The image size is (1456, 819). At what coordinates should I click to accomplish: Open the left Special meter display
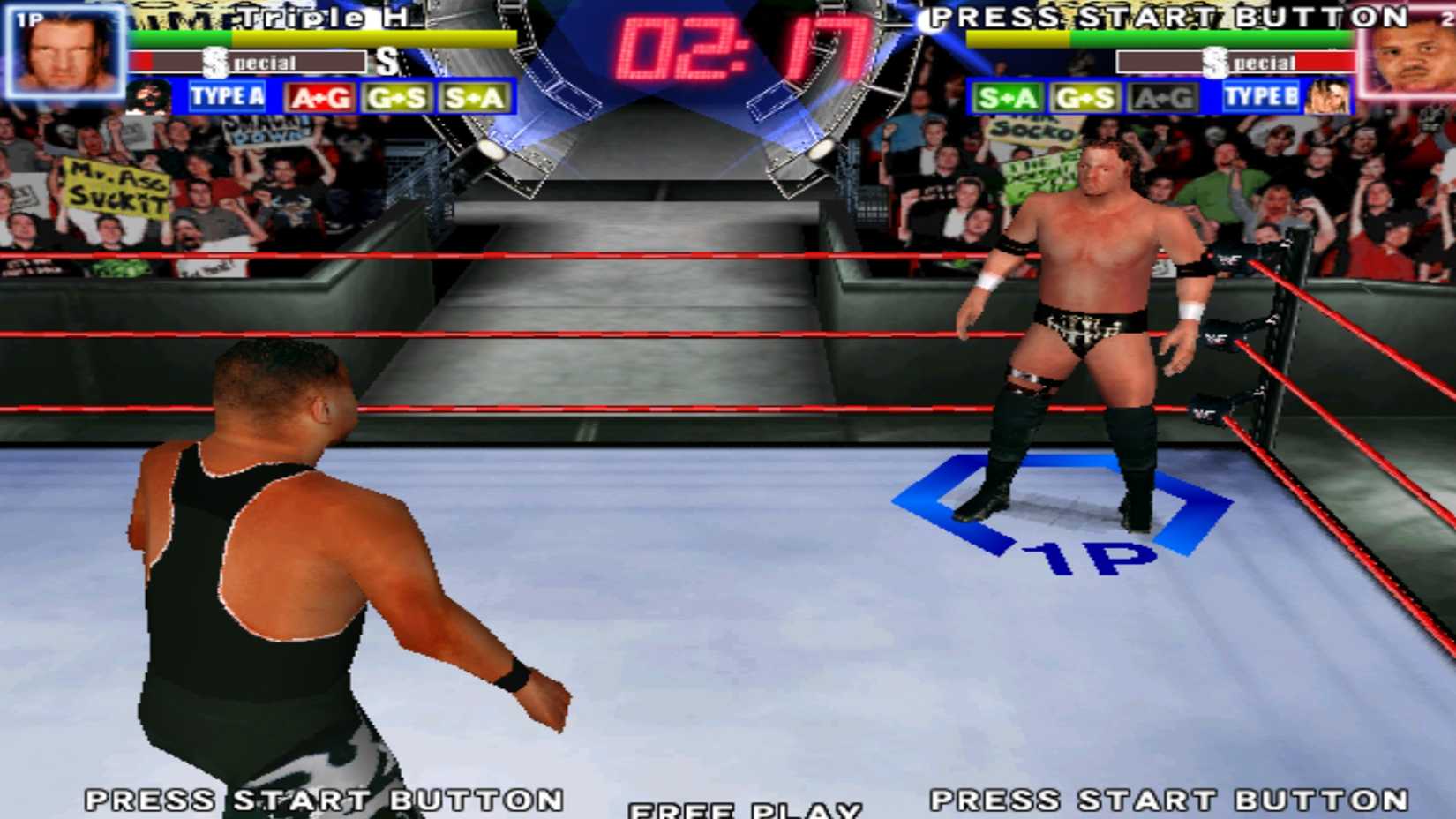(x=247, y=62)
